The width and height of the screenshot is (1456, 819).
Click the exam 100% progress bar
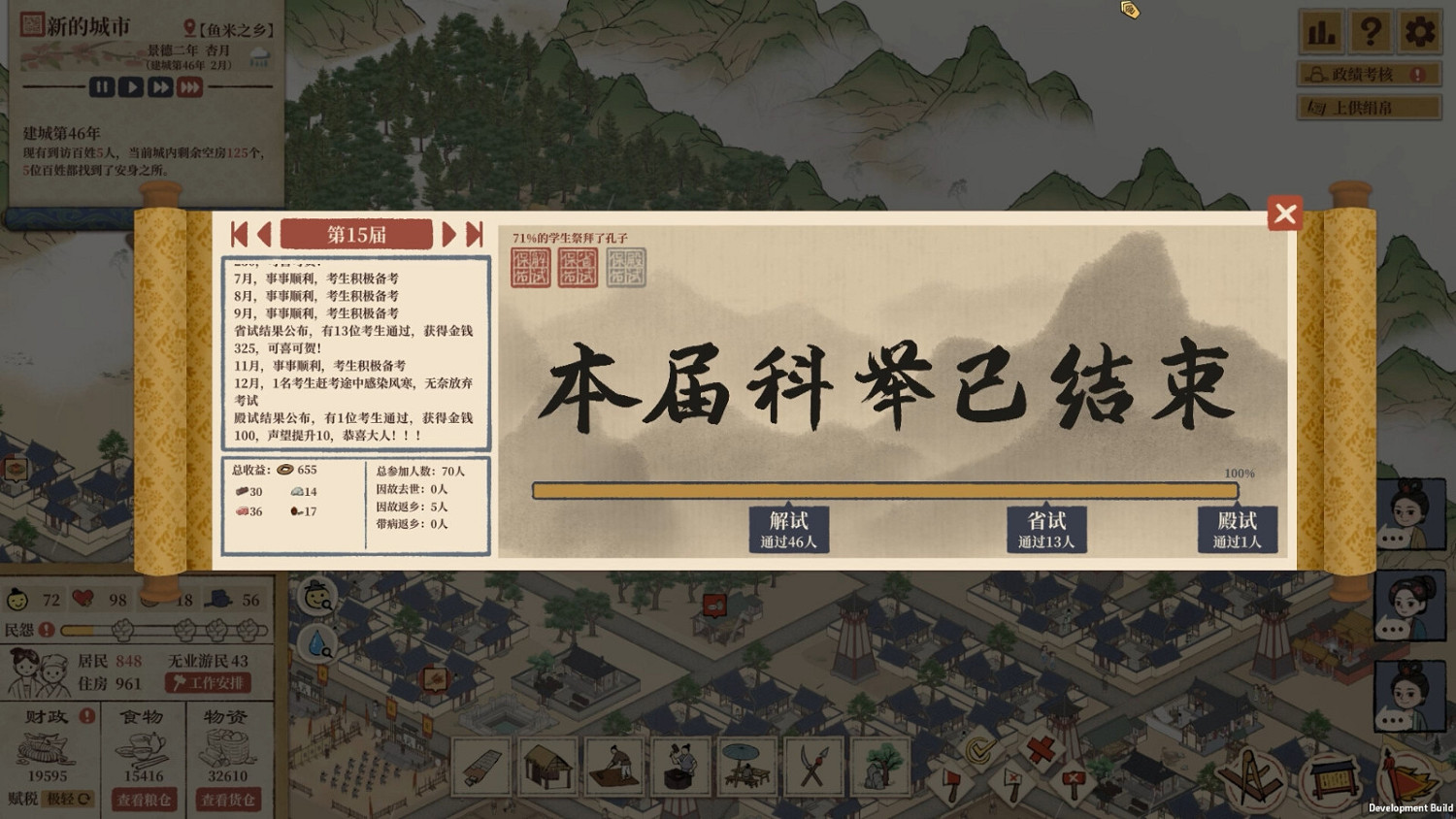click(x=883, y=490)
